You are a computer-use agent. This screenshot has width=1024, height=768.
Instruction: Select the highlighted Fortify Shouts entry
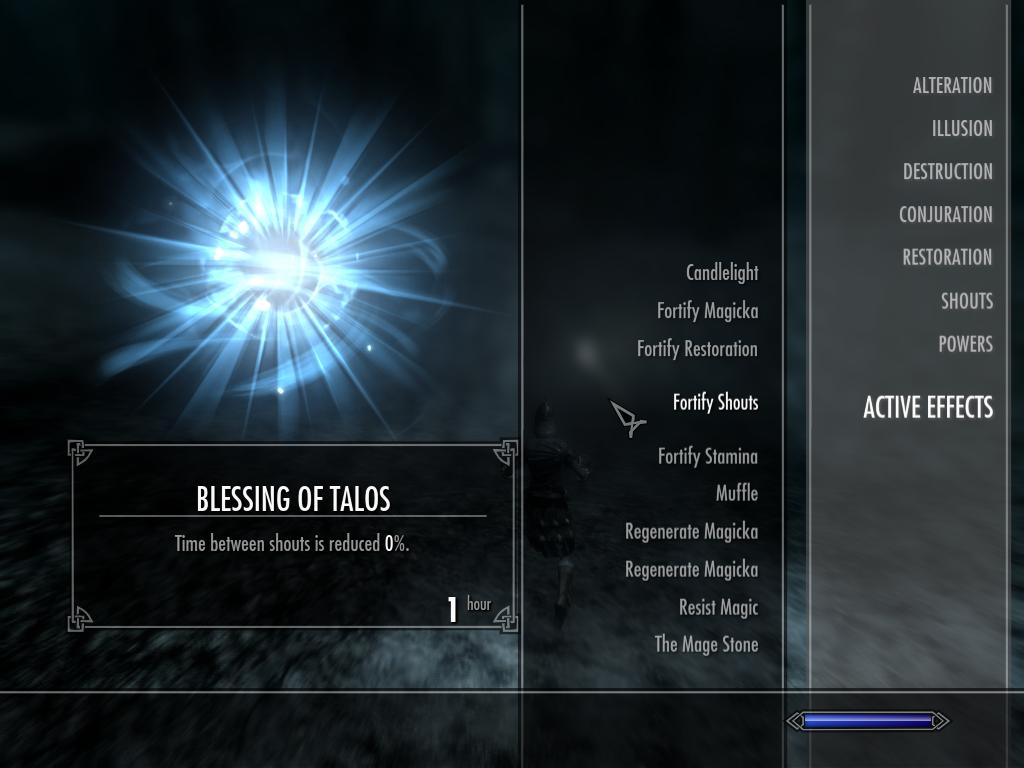715,403
